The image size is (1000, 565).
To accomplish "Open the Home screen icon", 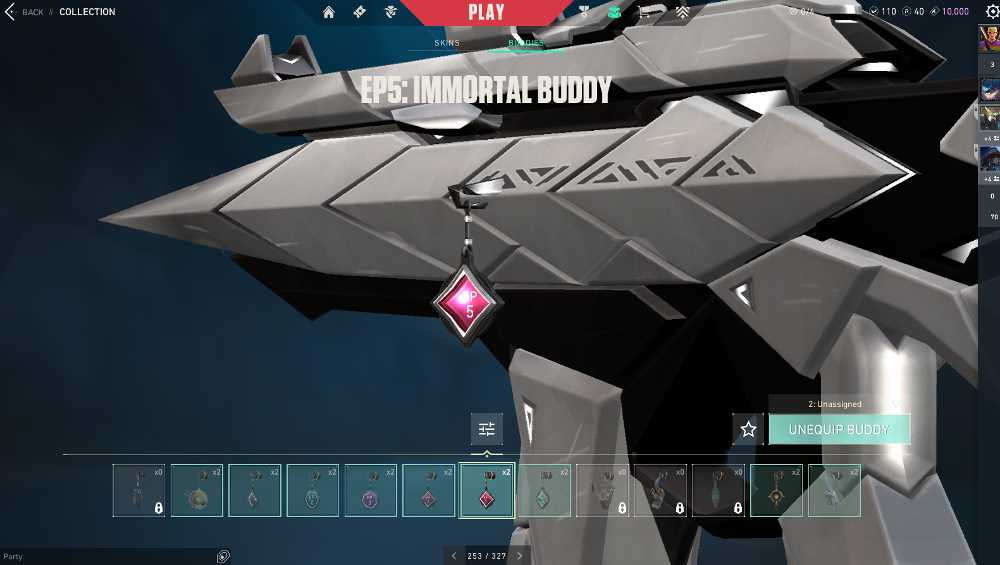I will click(x=329, y=12).
